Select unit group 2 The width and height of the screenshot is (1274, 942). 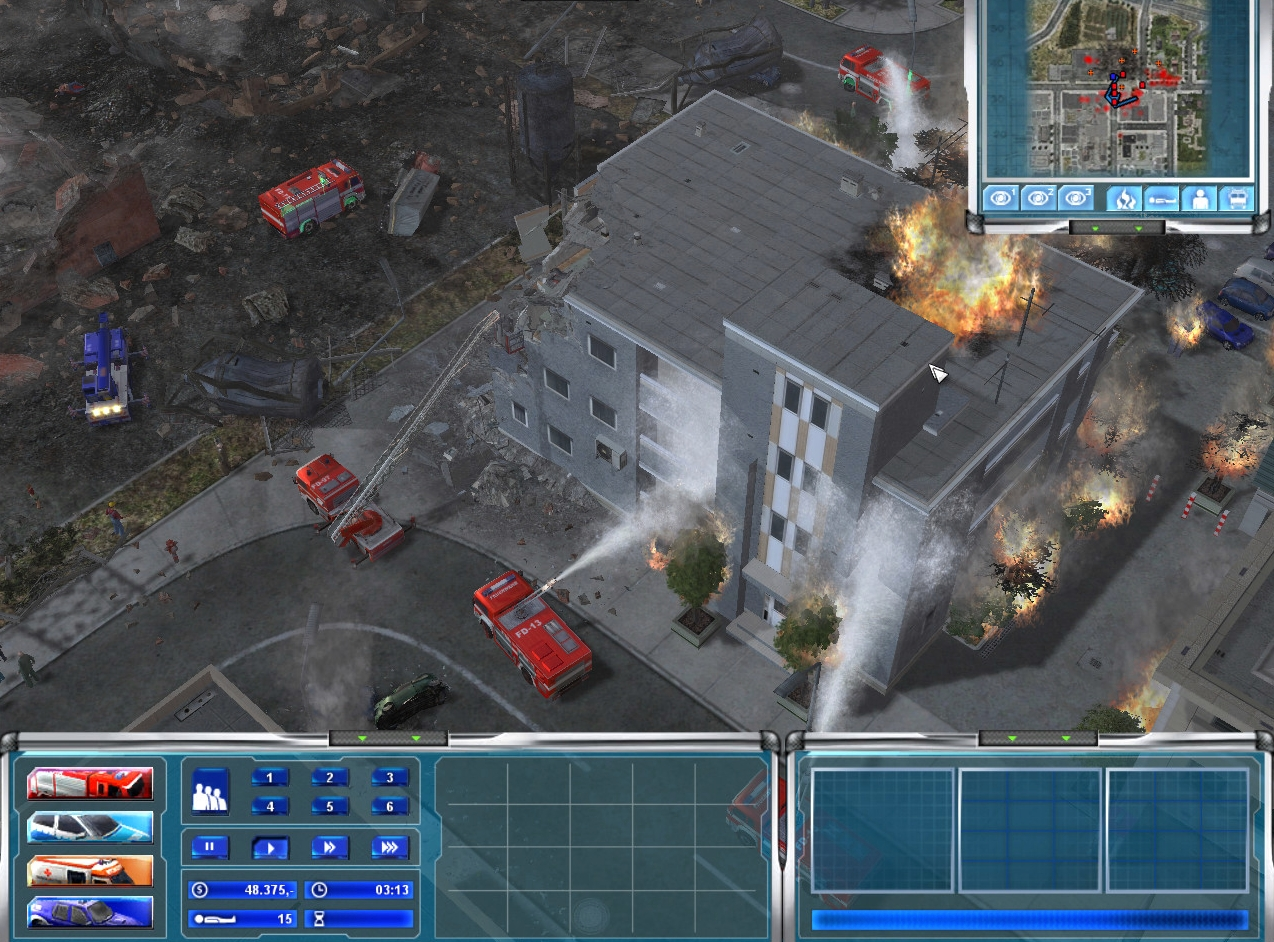click(330, 777)
